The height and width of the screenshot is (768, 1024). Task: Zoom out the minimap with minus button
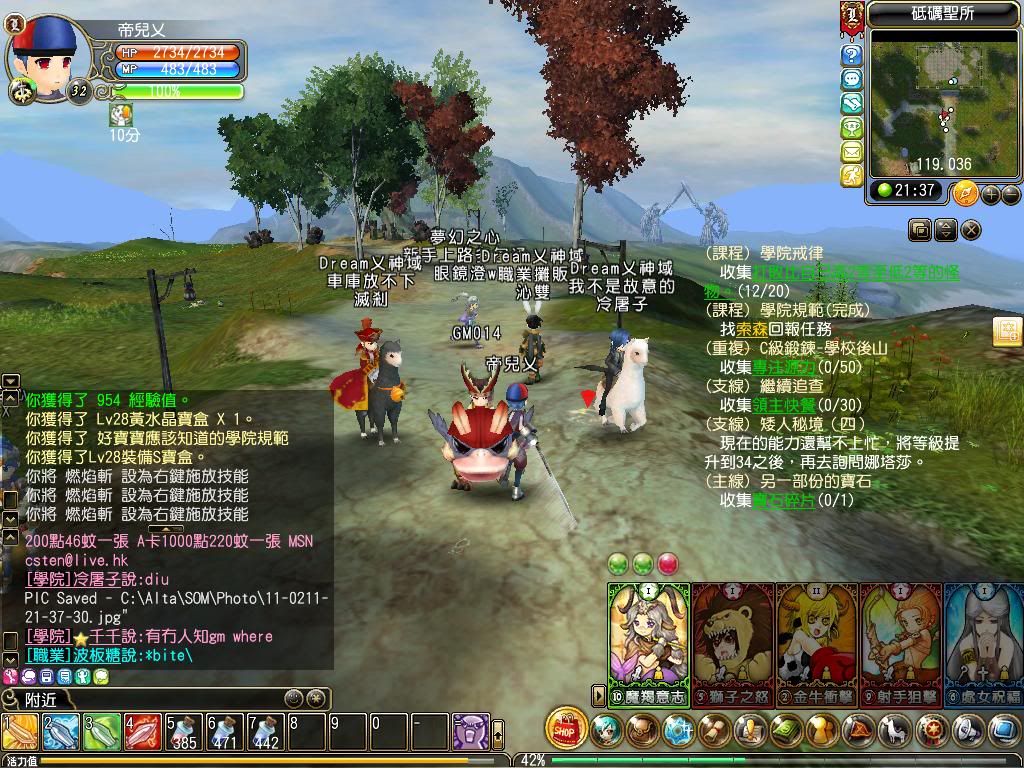(x=1011, y=194)
